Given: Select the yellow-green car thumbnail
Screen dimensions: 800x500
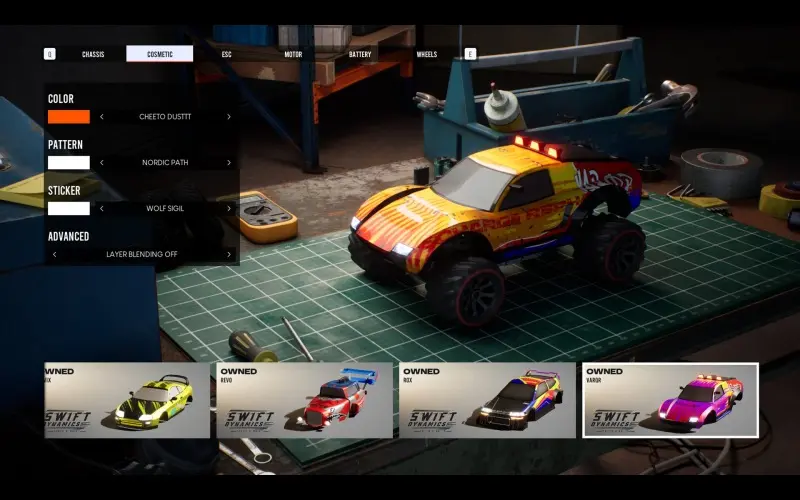Looking at the screenshot, I should pos(127,400).
